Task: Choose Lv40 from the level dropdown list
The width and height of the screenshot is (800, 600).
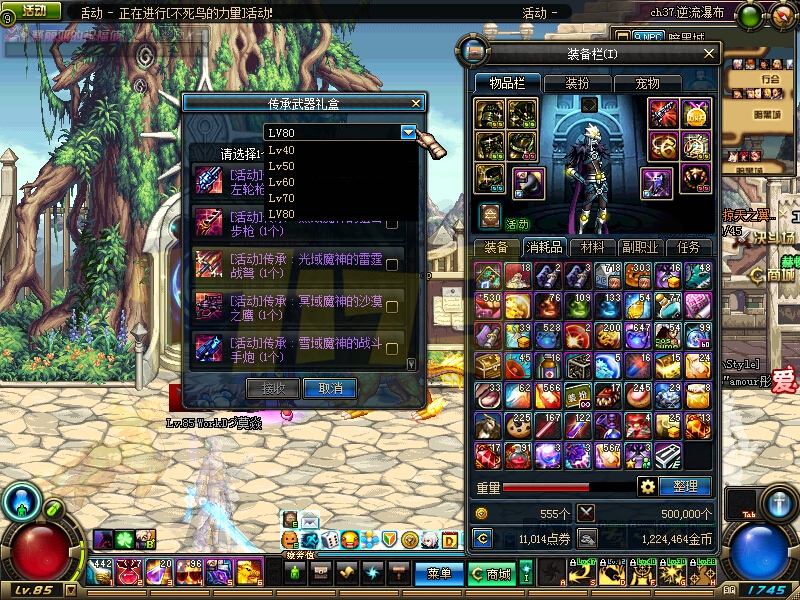Action: (x=282, y=150)
